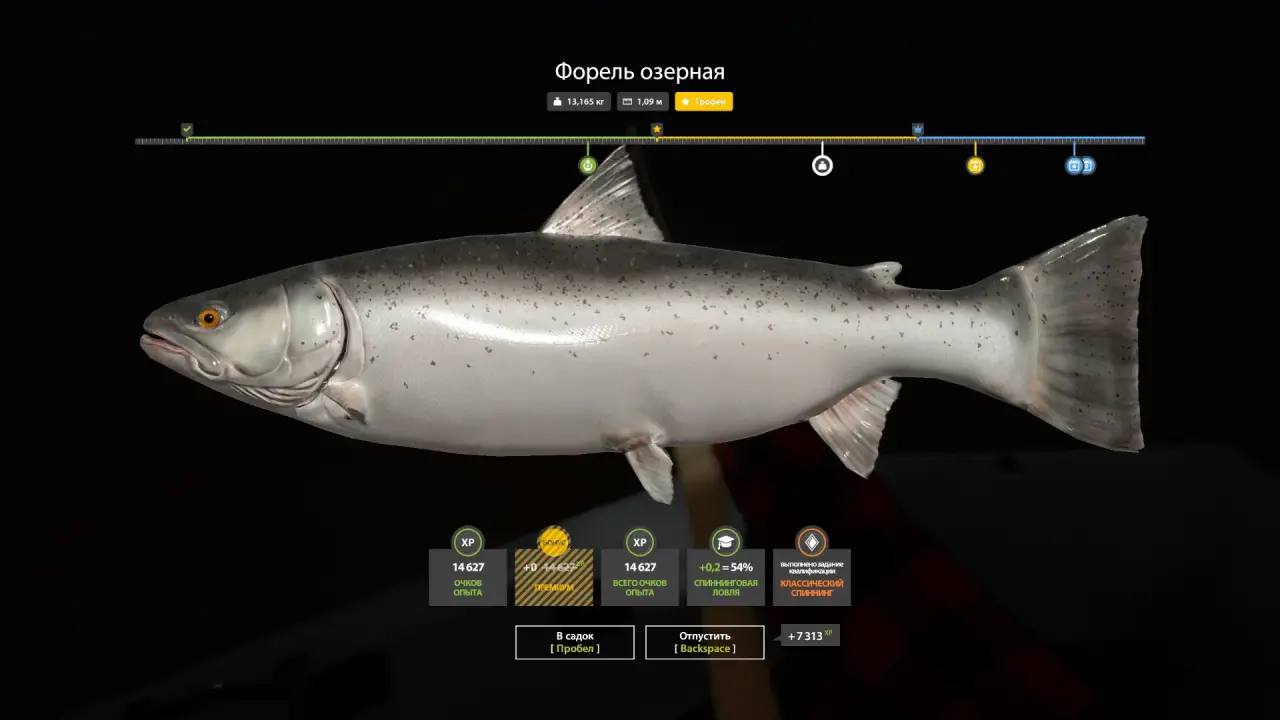This screenshot has height=720, width=1280.
Task: Click the striped premium bonus coin icon
Action: tap(552, 541)
